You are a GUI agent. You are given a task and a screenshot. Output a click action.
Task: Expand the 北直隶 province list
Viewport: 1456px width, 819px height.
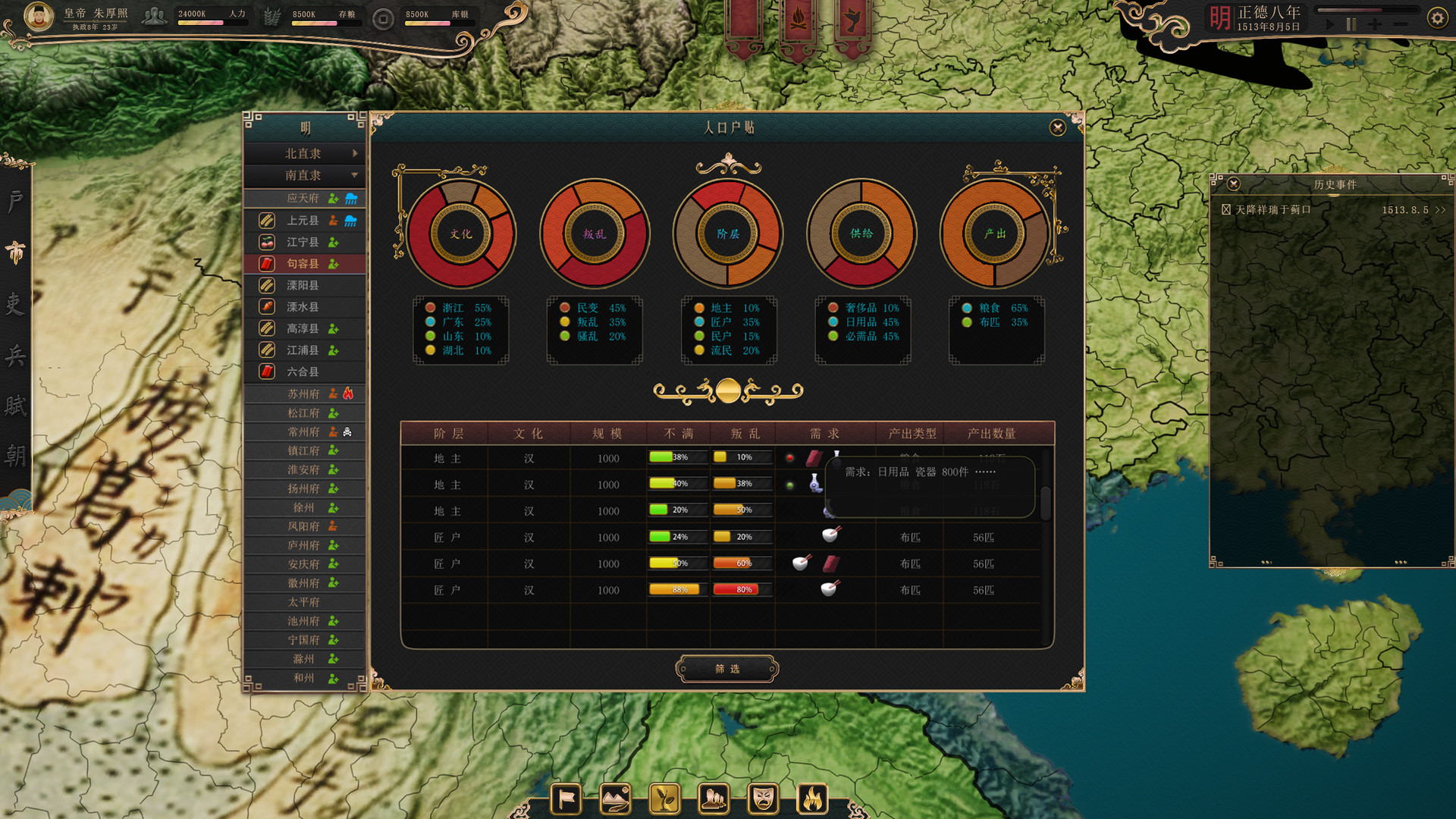click(x=303, y=153)
